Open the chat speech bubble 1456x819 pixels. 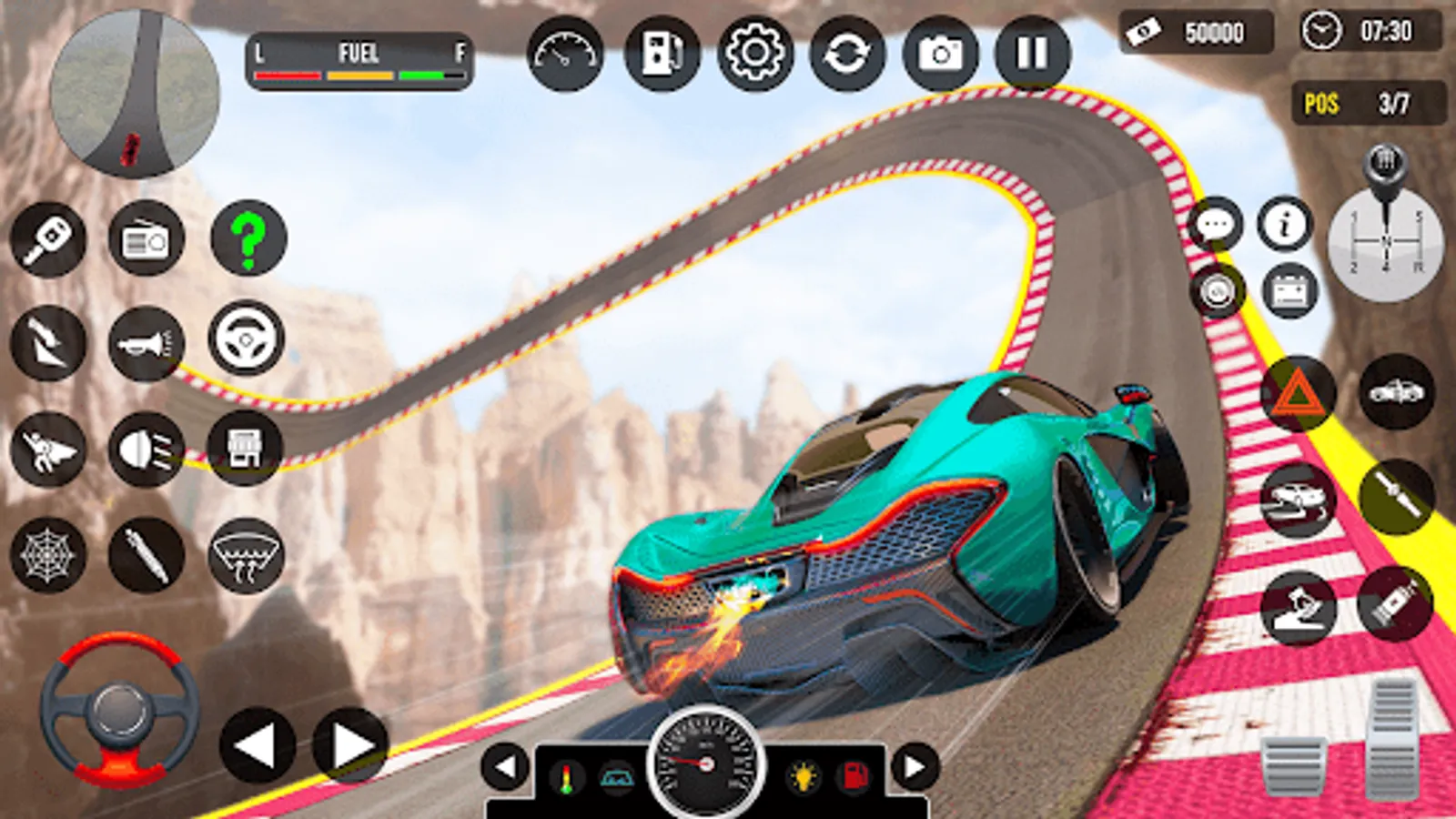[x=1216, y=224]
